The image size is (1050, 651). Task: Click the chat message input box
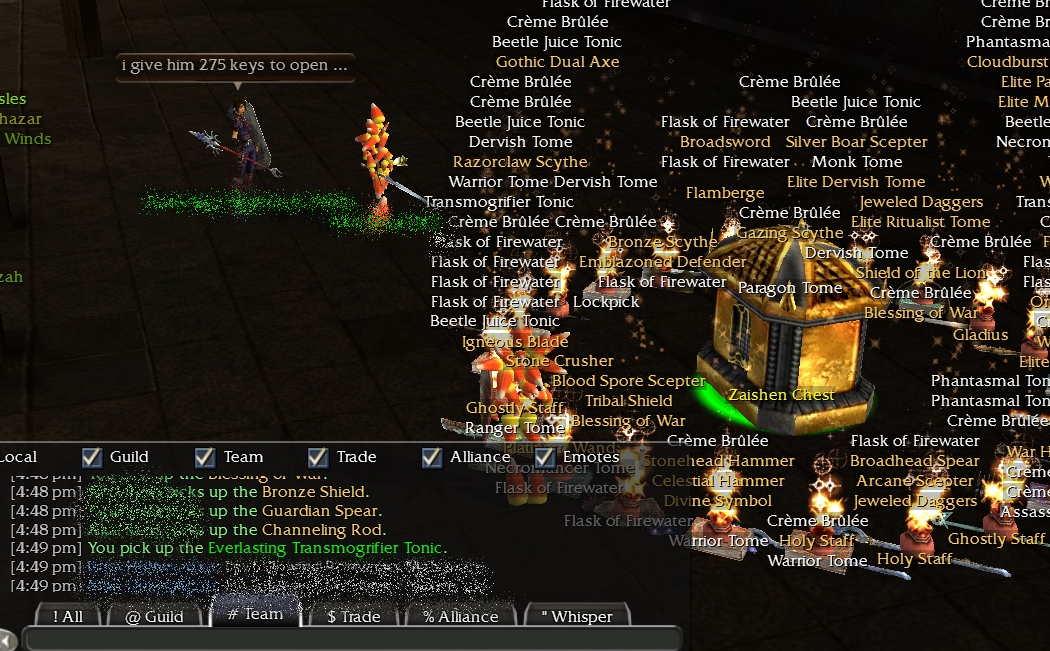pyautogui.click(x=350, y=639)
